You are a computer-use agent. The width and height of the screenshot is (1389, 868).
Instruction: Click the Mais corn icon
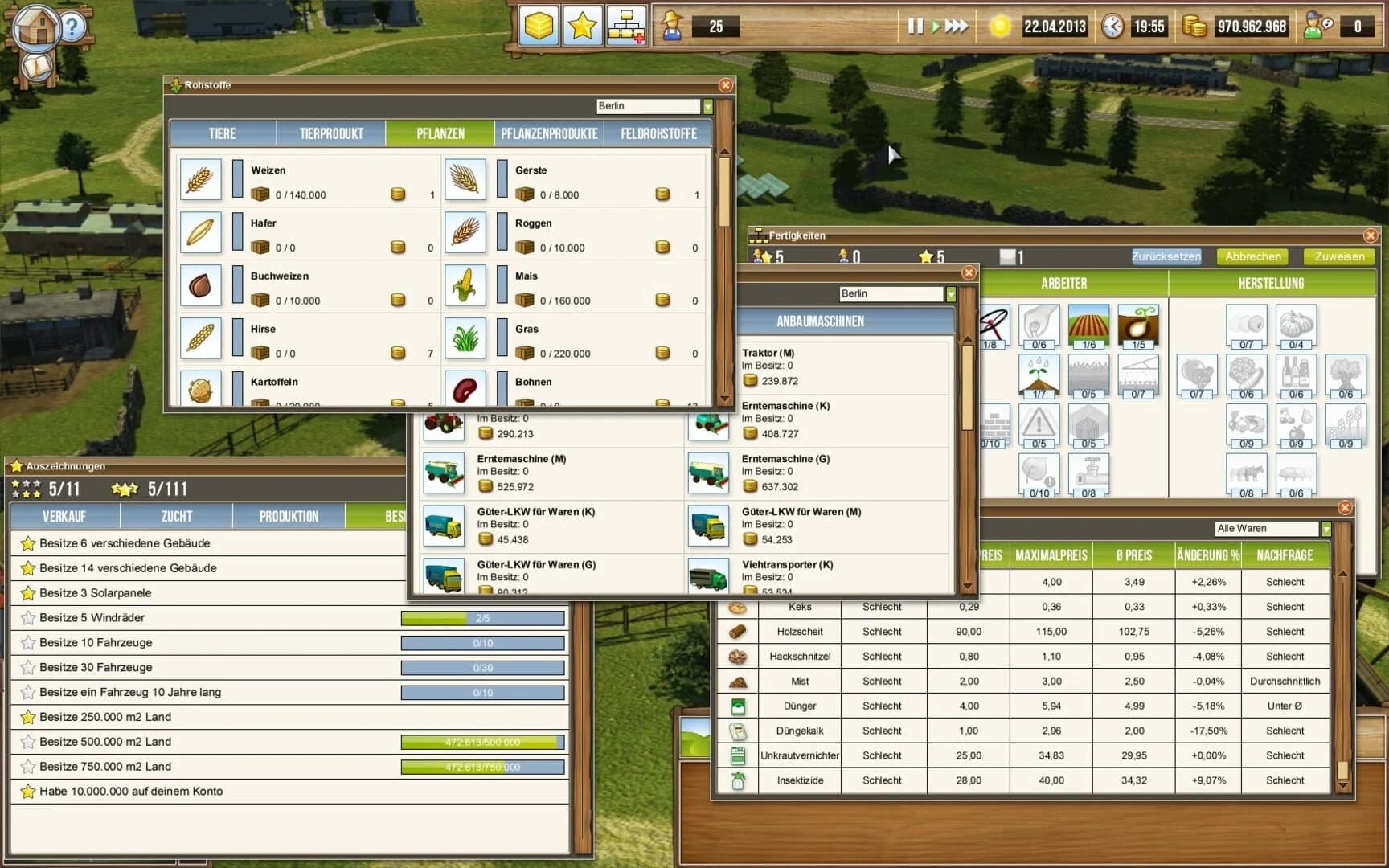pos(465,285)
